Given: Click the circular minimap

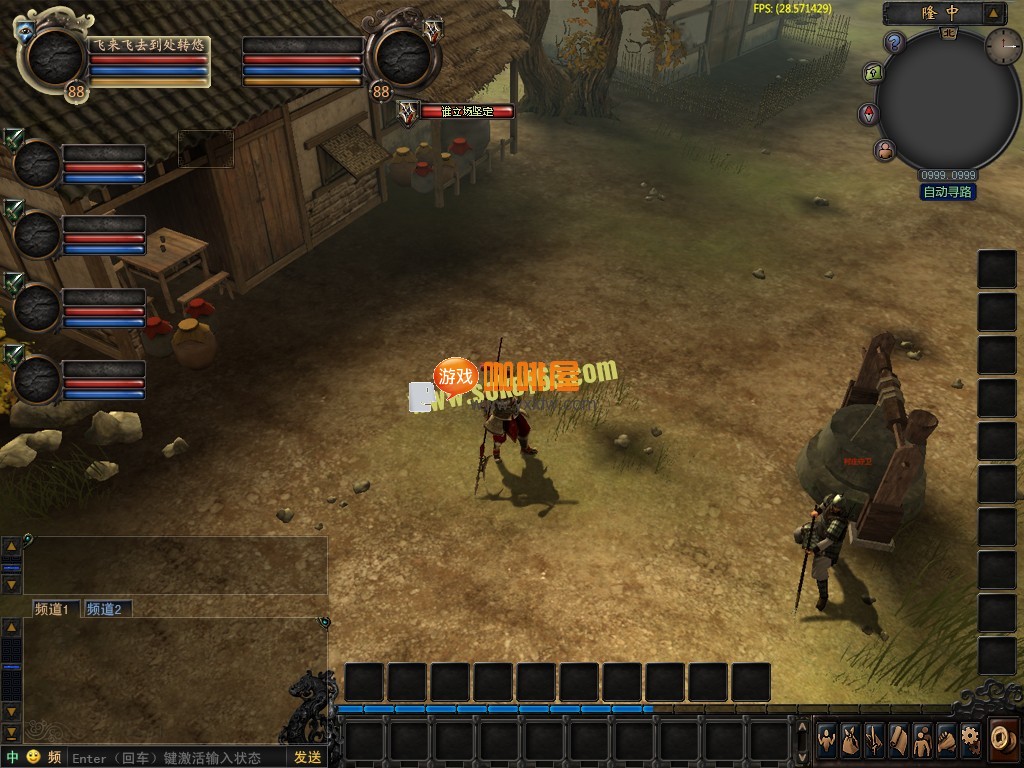Looking at the screenshot, I should click(x=947, y=100).
